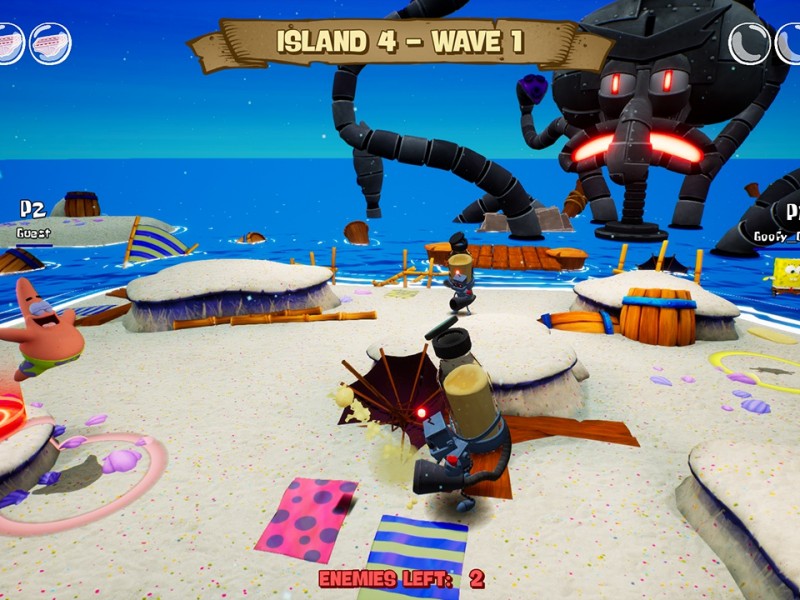
Task: Click the Island 4 - Wave 1 banner
Action: (x=400, y=43)
